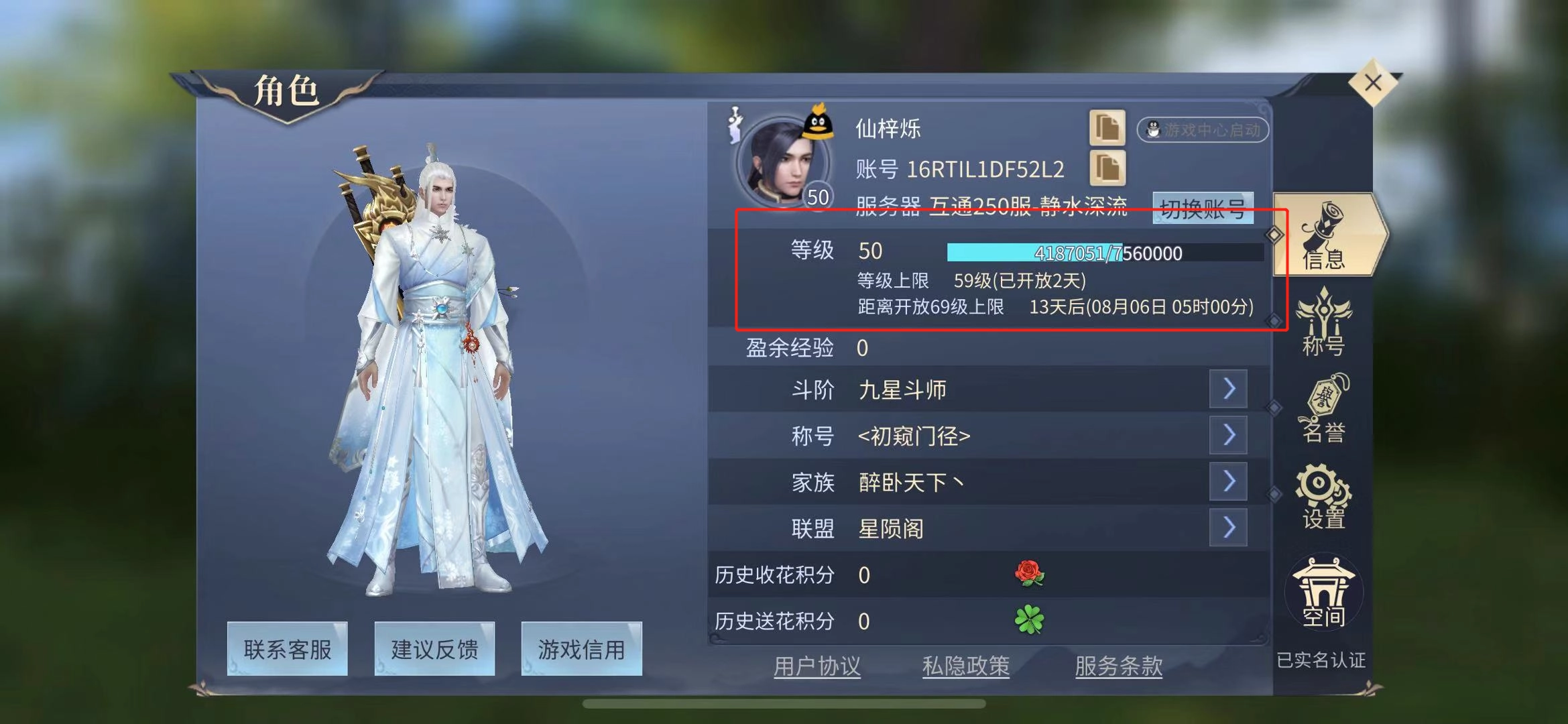Viewport: 1568px width, 724px height.
Task: Open the 用户协议 user agreement link
Action: (817, 665)
